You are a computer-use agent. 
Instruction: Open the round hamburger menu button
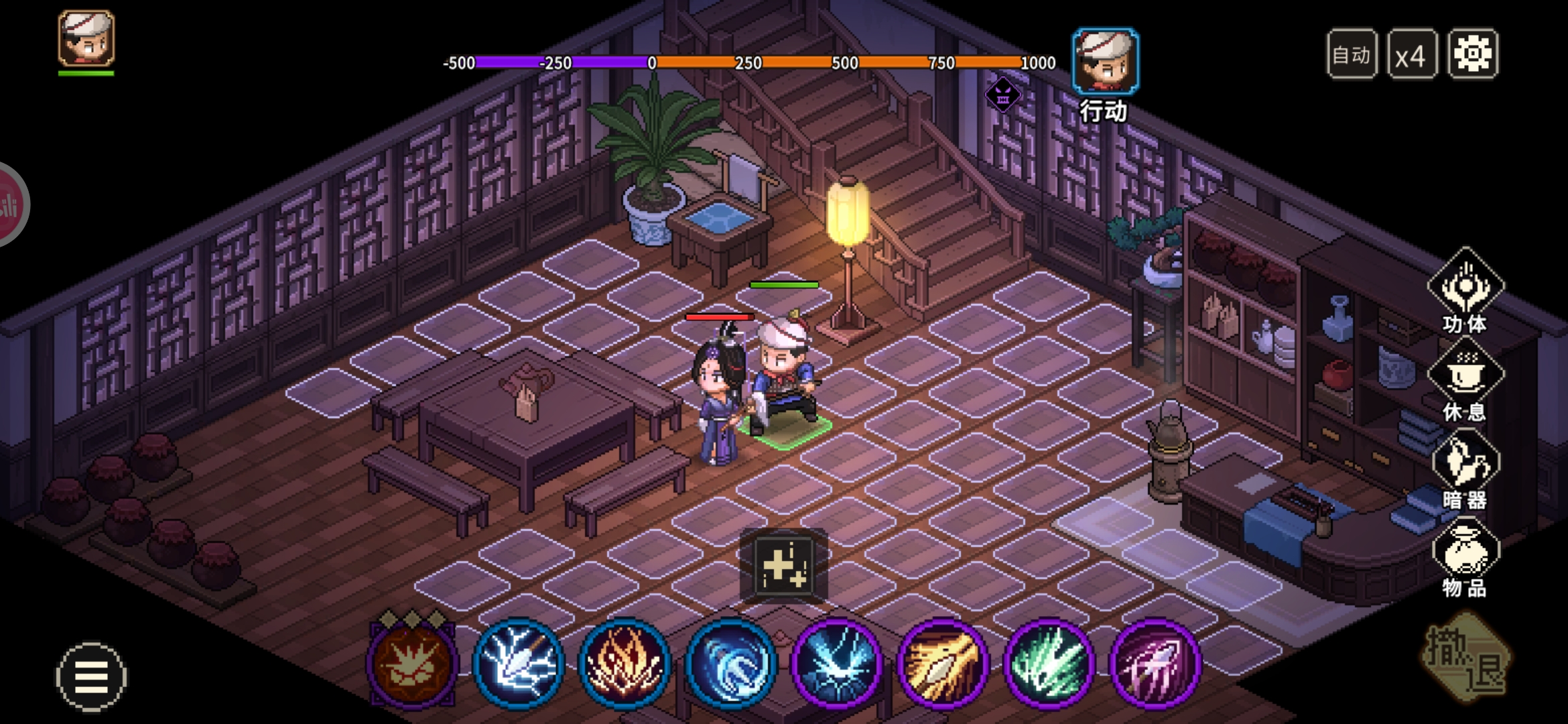[x=90, y=676]
